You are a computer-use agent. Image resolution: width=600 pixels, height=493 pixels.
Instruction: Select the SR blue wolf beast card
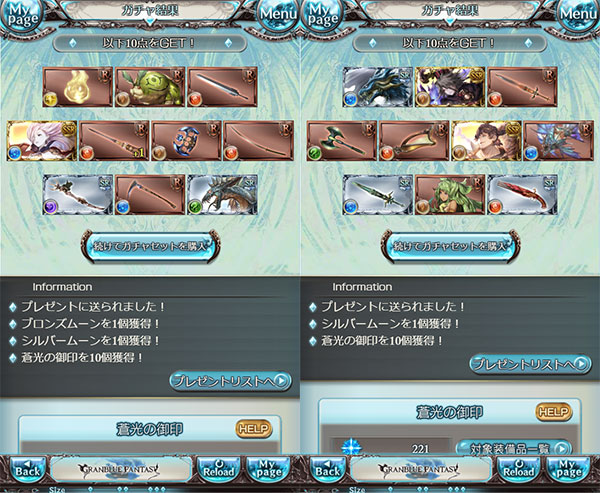click(x=378, y=87)
